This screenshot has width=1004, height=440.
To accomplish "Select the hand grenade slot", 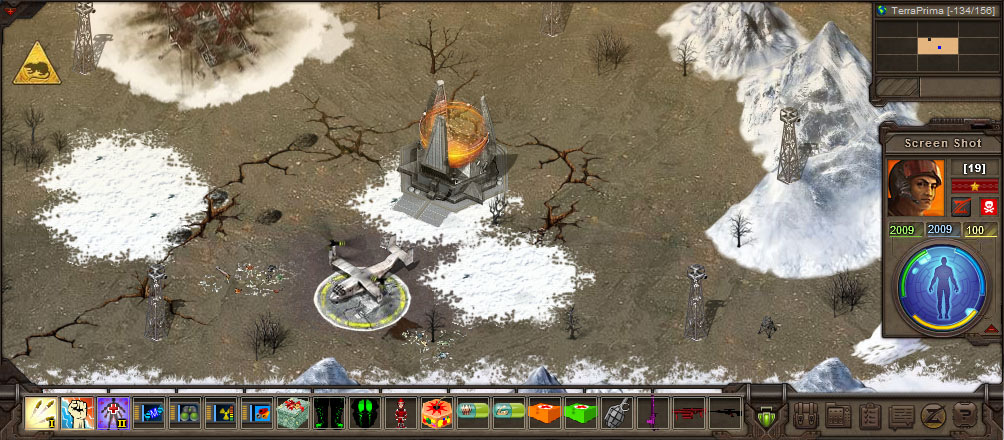I will click(x=615, y=411).
